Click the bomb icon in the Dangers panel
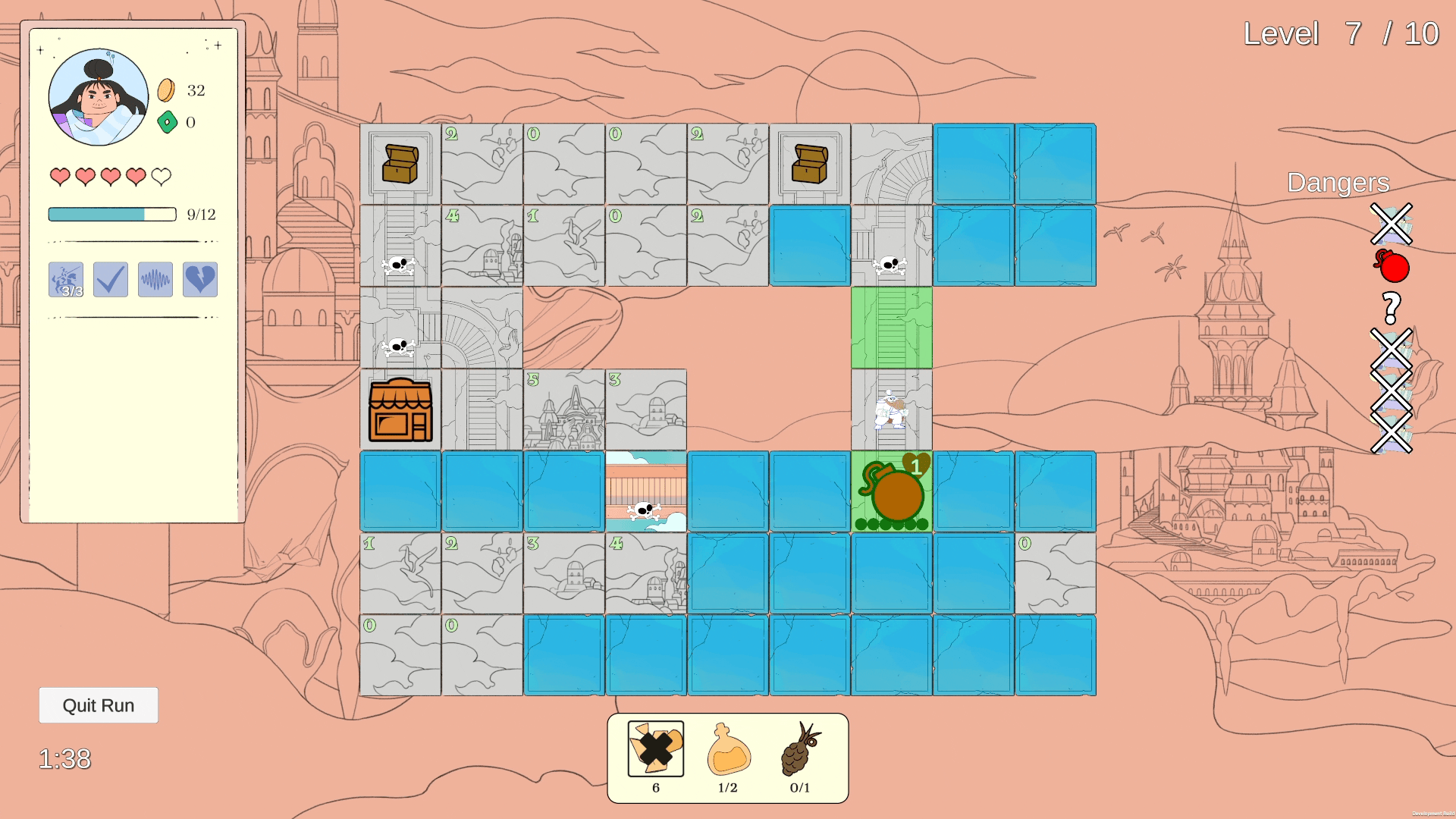This screenshot has height=819, width=1456. click(1392, 267)
